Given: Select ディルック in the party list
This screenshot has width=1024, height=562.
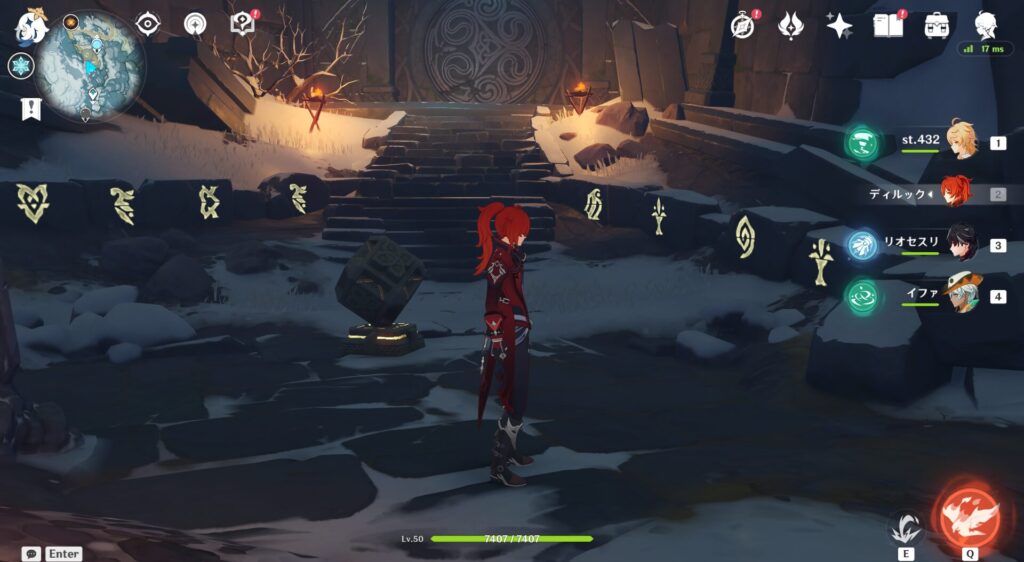Looking at the screenshot, I should [x=958, y=193].
